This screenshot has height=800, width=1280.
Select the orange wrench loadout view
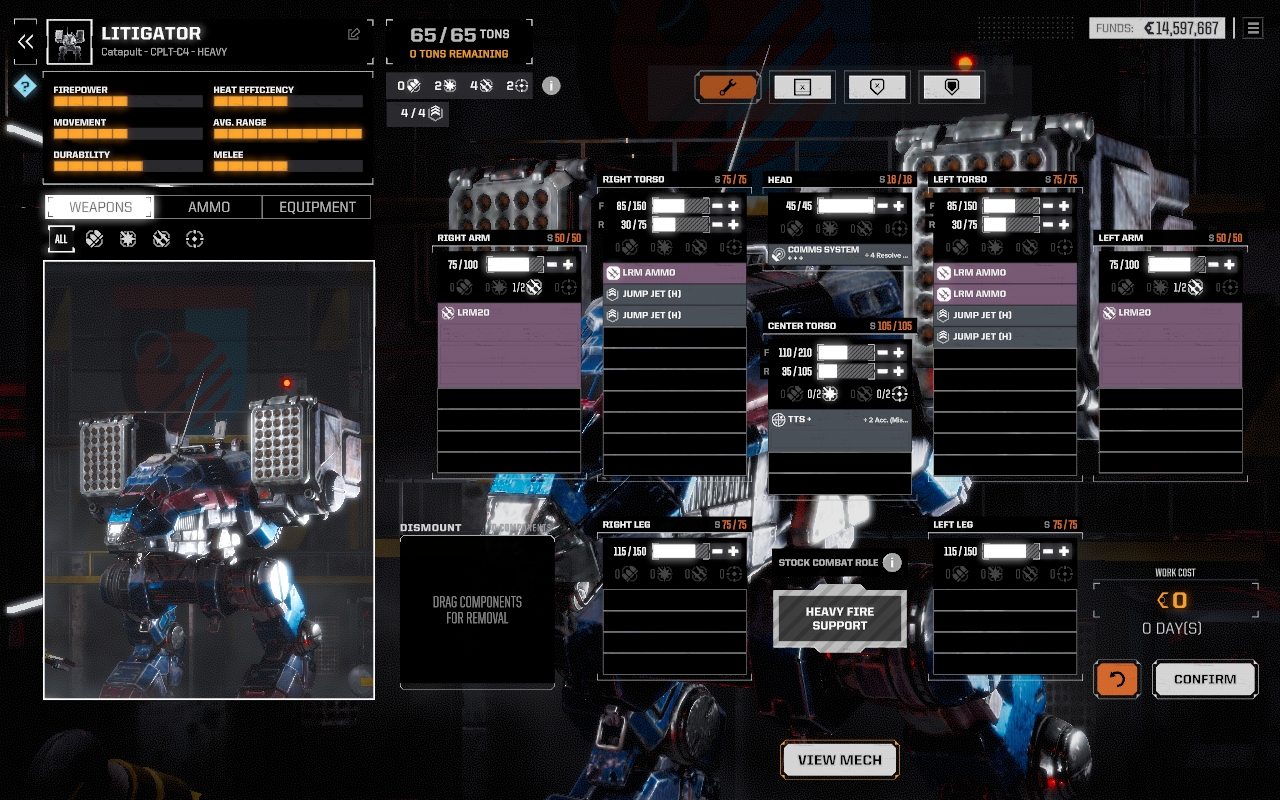click(727, 87)
